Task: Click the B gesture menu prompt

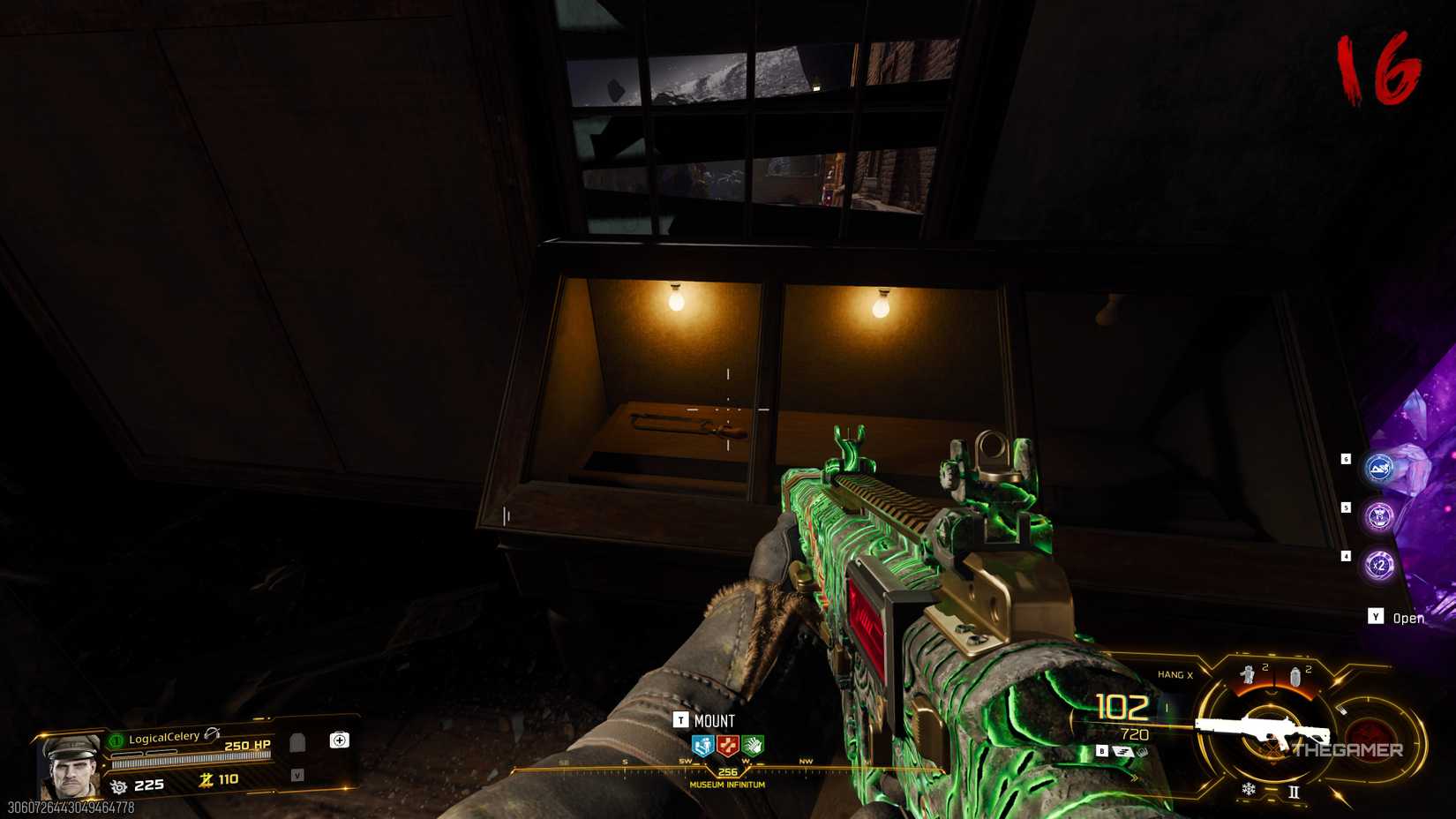Action: 1101,751
